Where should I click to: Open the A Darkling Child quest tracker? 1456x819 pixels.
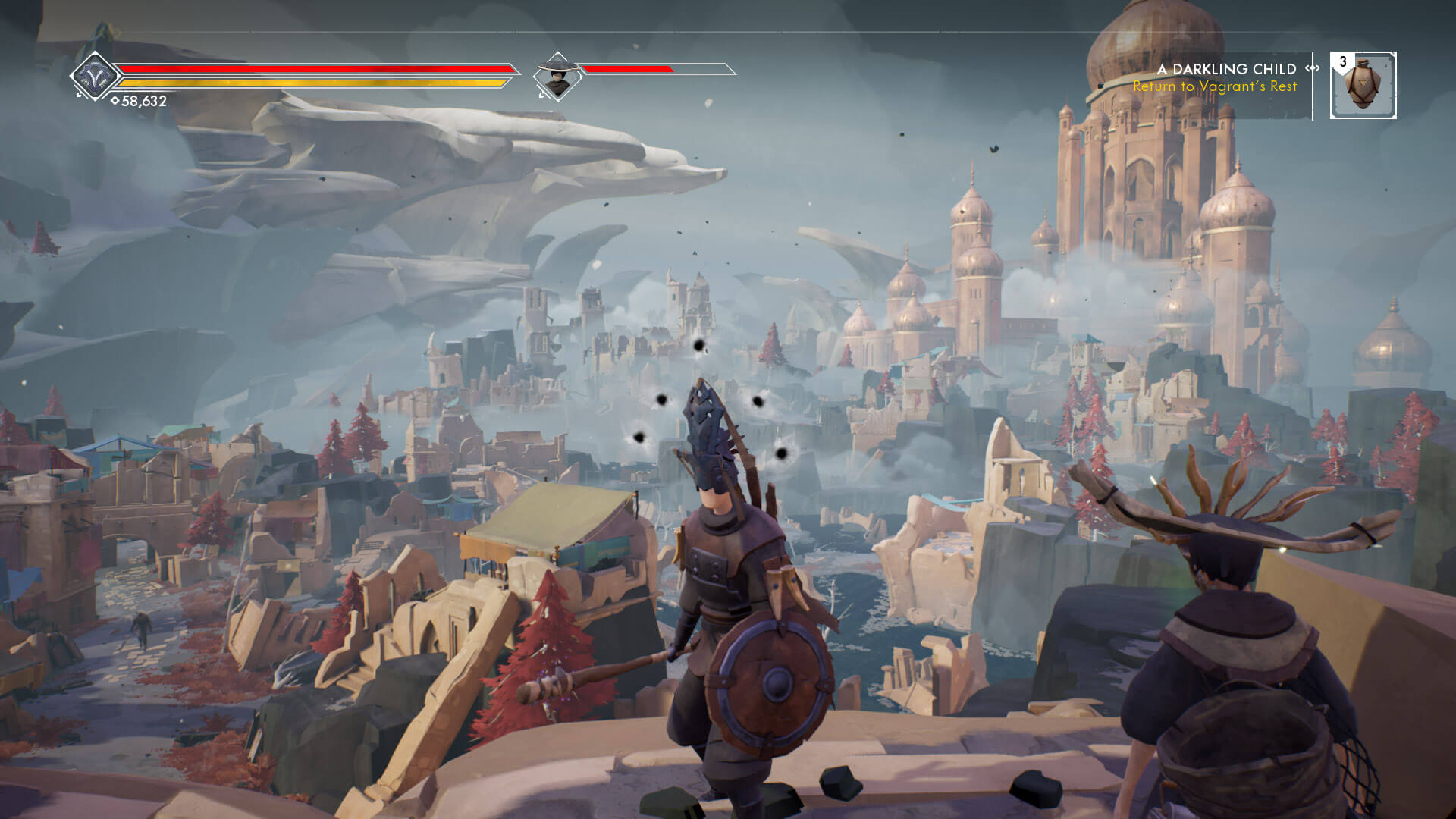pyautogui.click(x=1226, y=69)
